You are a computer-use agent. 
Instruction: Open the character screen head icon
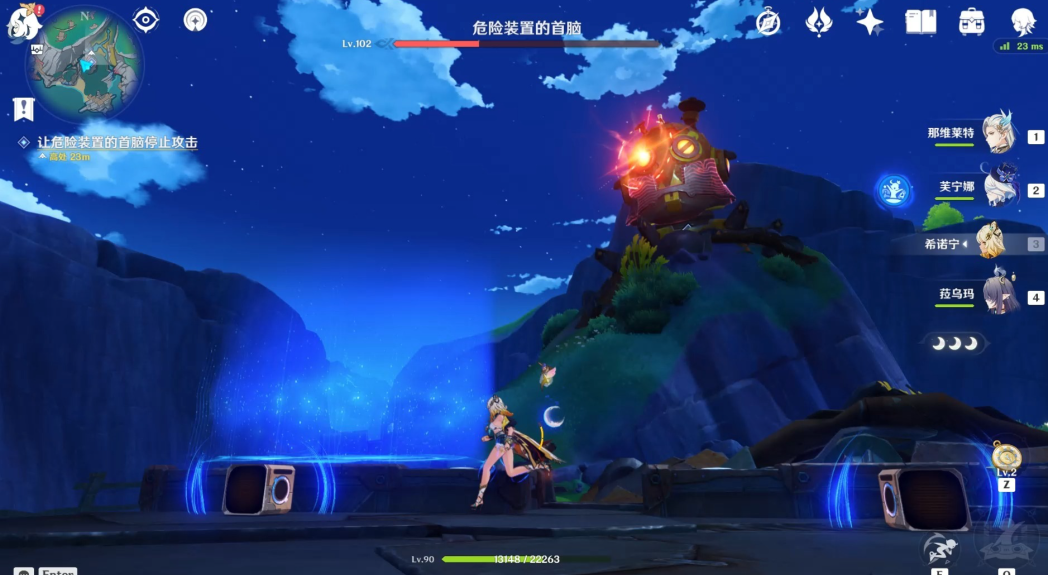click(1022, 21)
